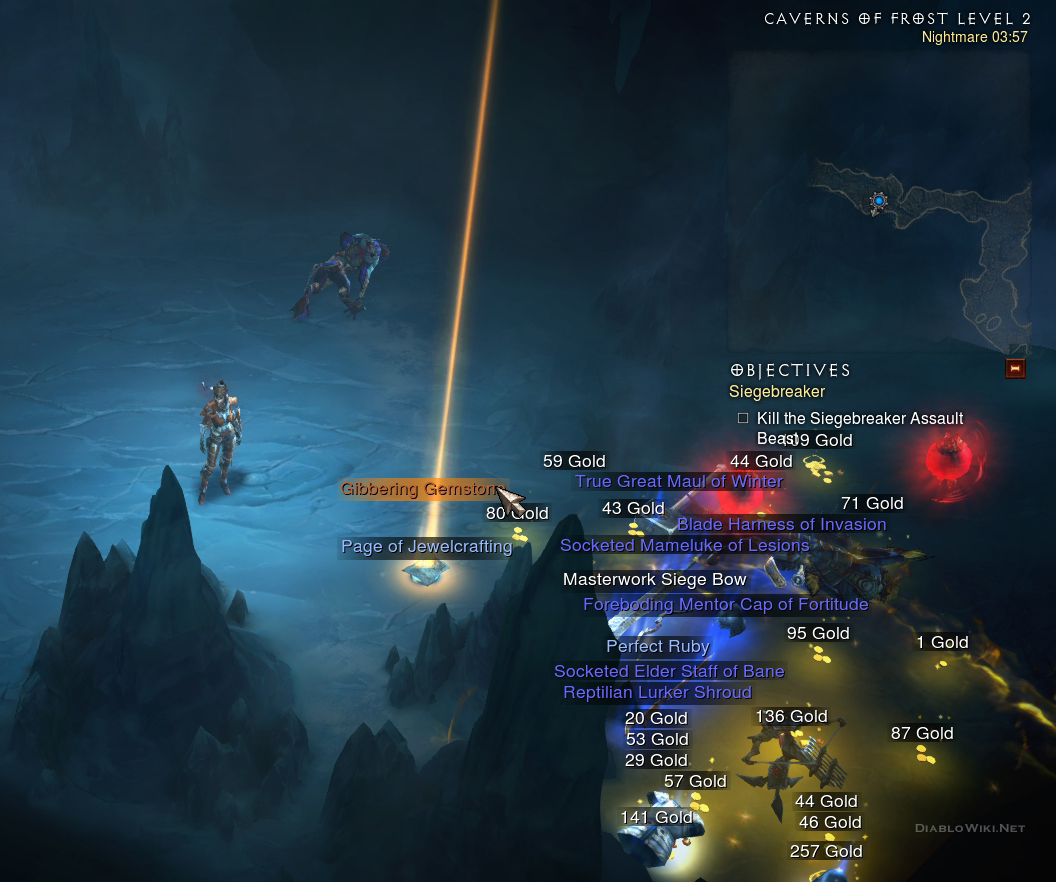Take the Foreboding Mentor Cap of Fortitude
The height and width of the screenshot is (882, 1056).
pyautogui.click(x=725, y=605)
